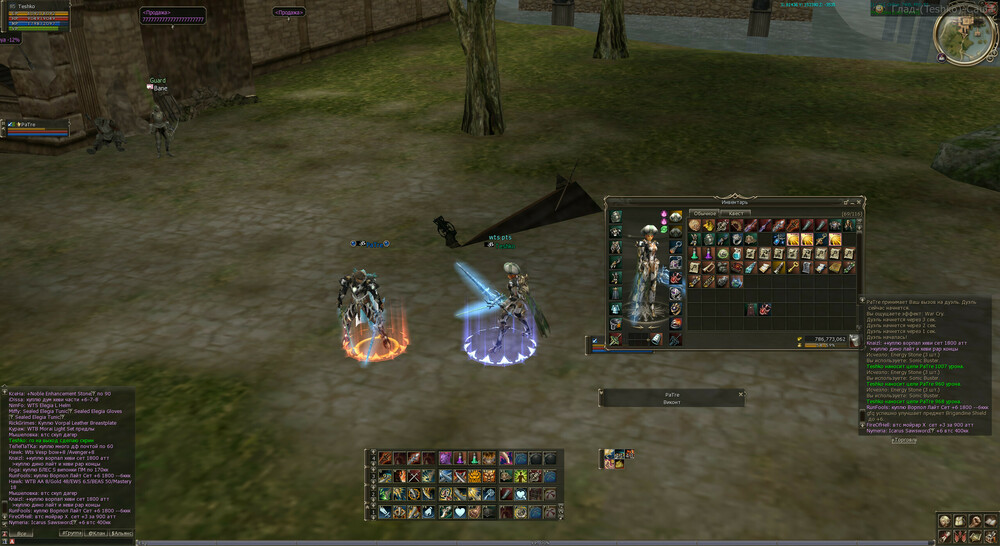The height and width of the screenshot is (546, 1000).
Task: Open the Торговля chat tab
Action: pyautogui.click(x=904, y=440)
